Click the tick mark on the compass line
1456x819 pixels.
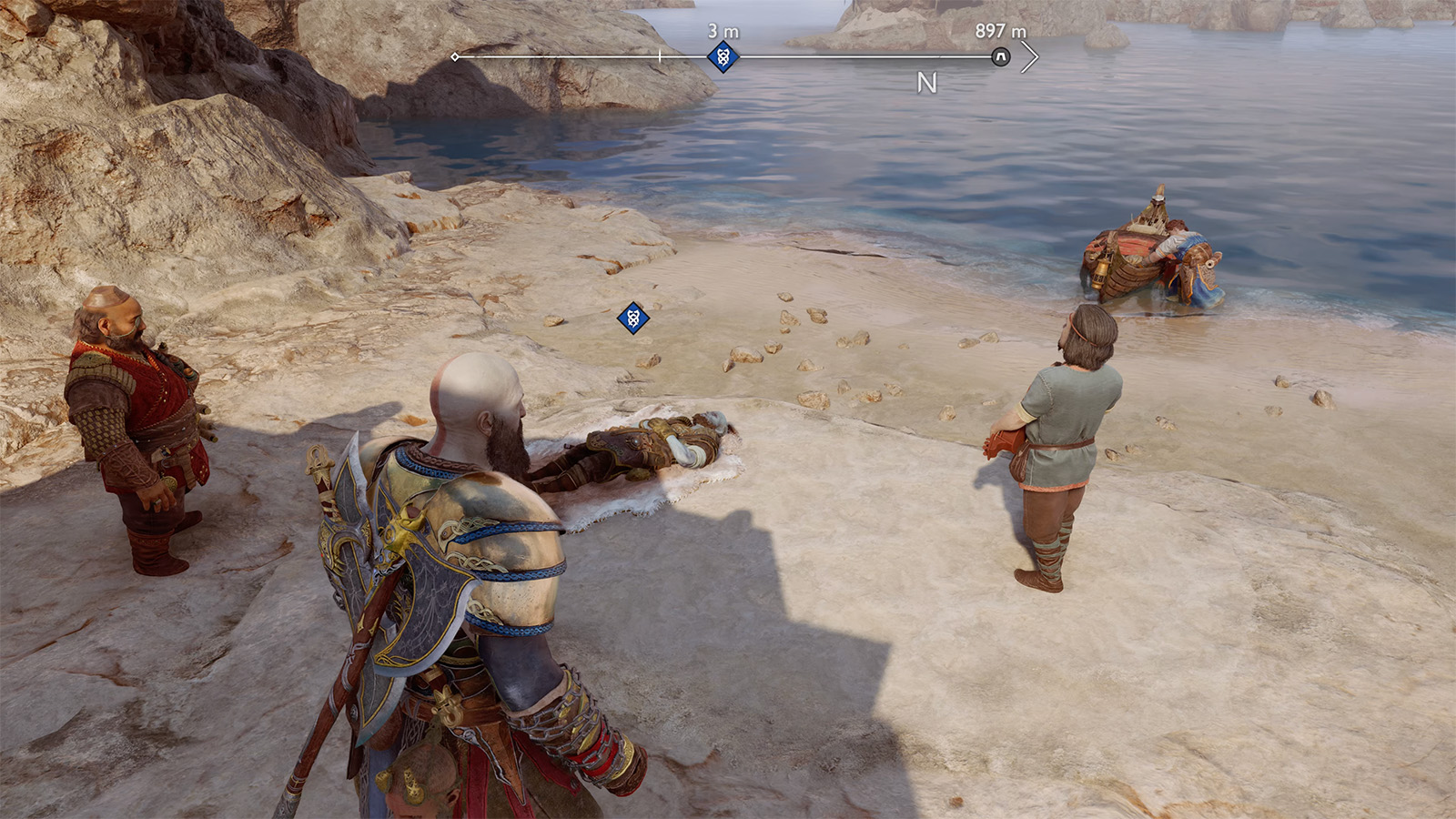tap(659, 55)
